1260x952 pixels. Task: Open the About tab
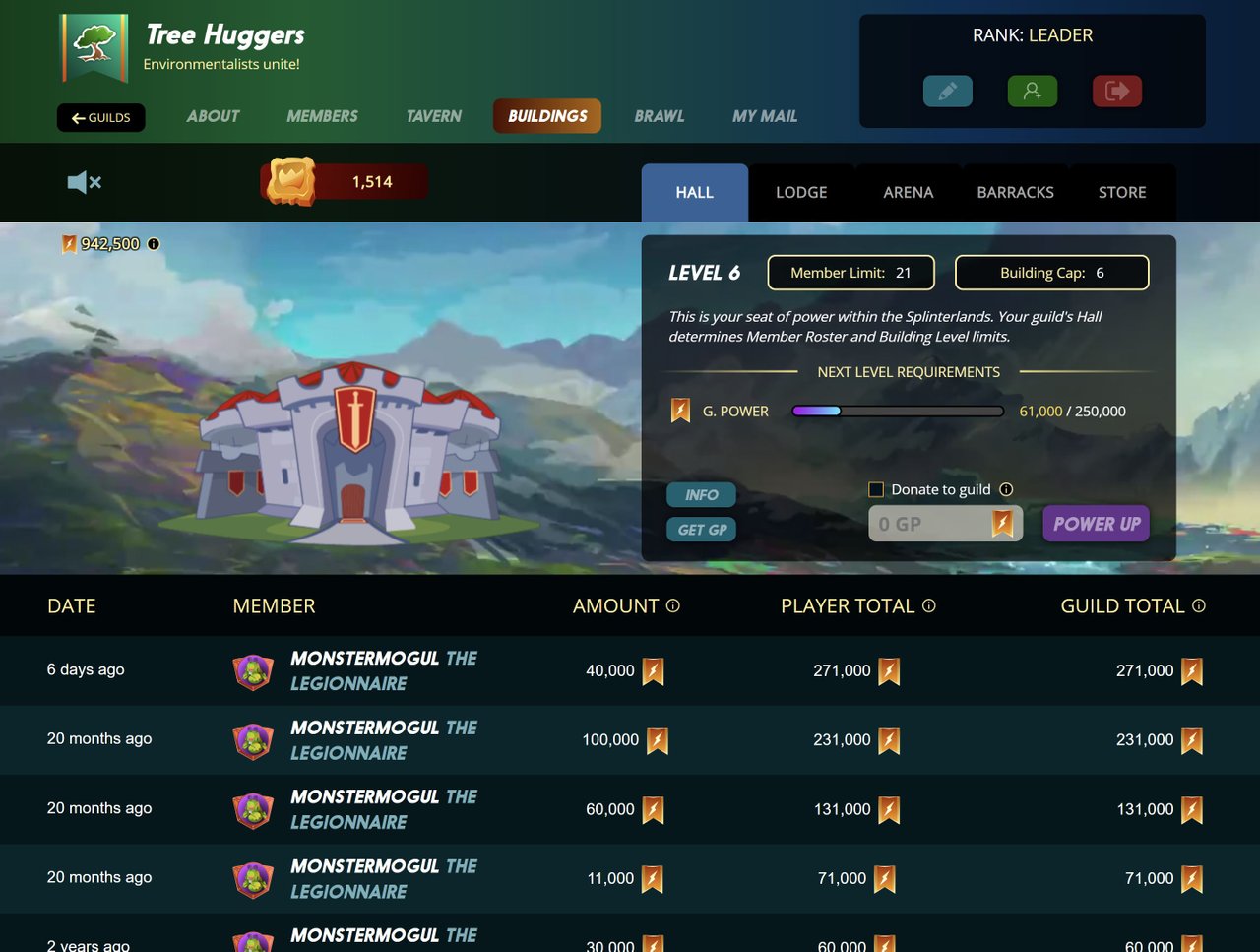pyautogui.click(x=213, y=116)
